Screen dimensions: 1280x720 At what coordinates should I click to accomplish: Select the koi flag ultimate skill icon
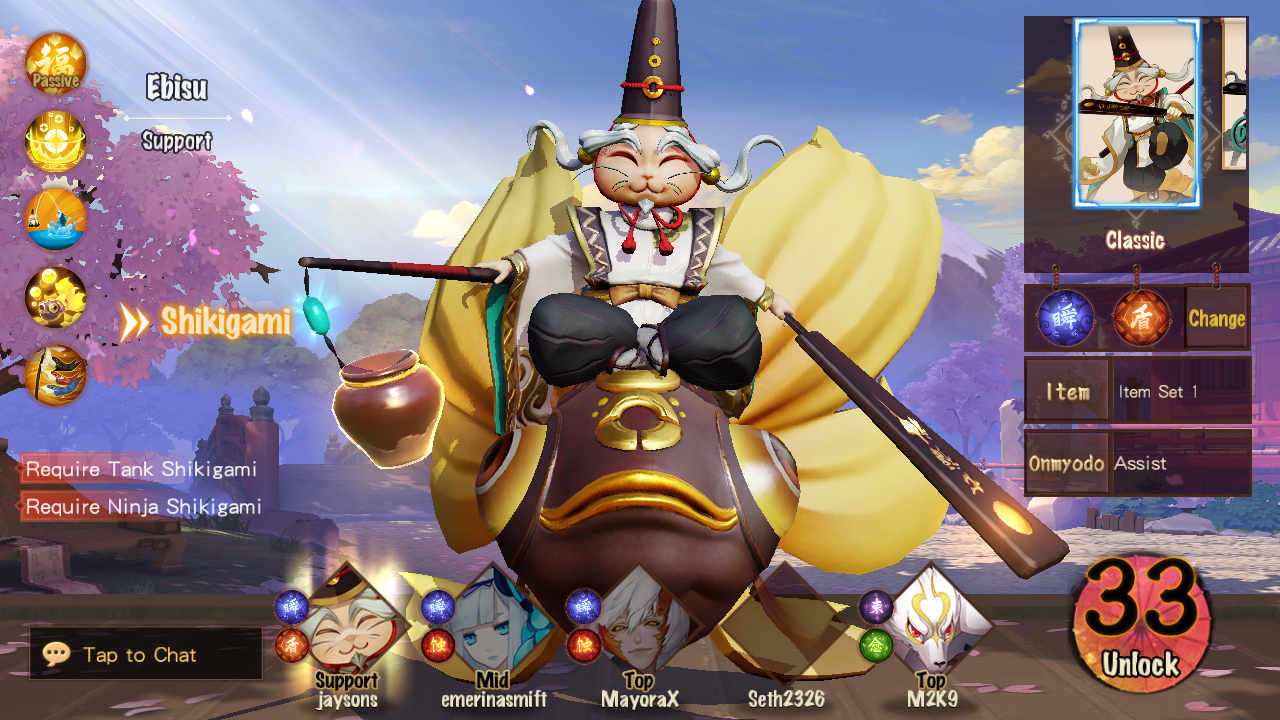[56, 375]
